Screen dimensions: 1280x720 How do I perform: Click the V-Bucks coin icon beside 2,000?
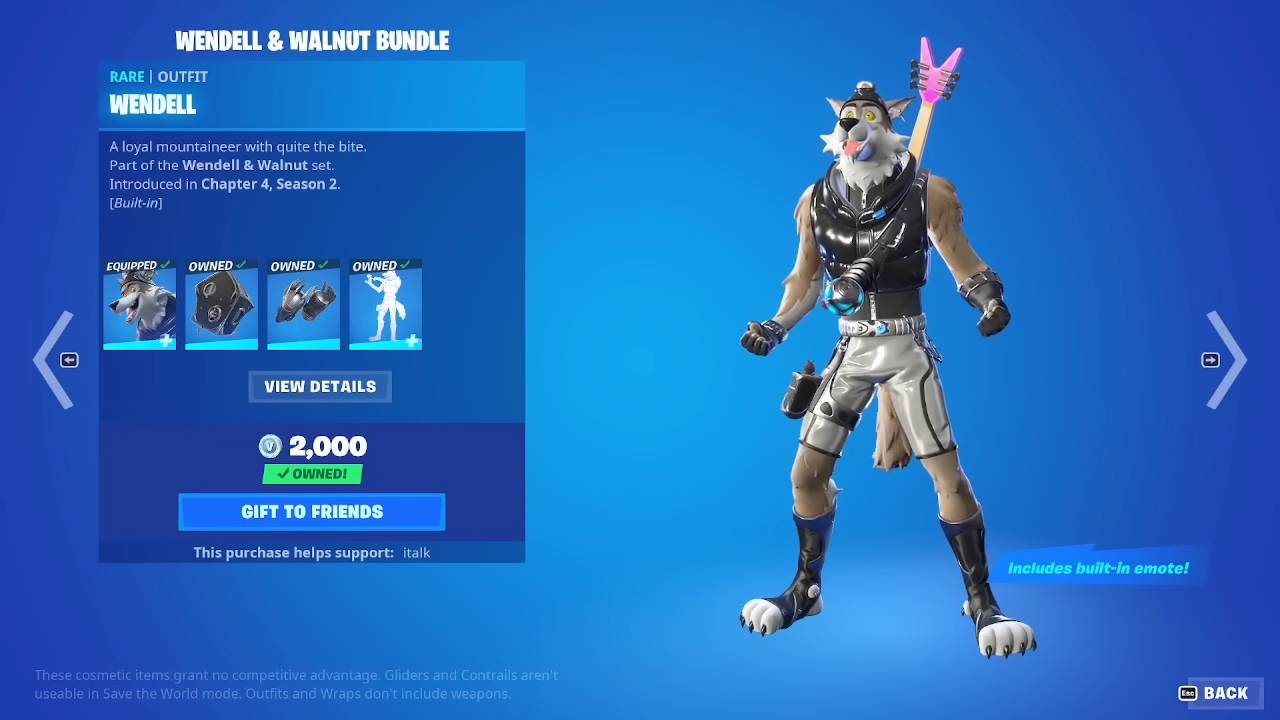coord(271,446)
